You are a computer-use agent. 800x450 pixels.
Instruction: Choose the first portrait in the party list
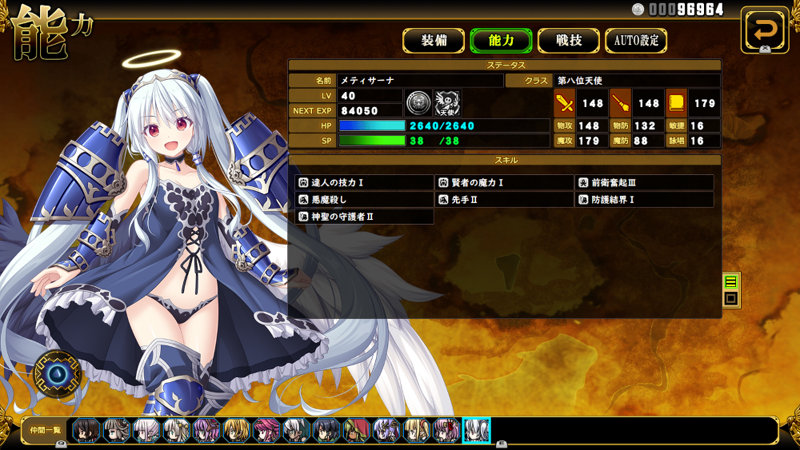click(x=86, y=430)
